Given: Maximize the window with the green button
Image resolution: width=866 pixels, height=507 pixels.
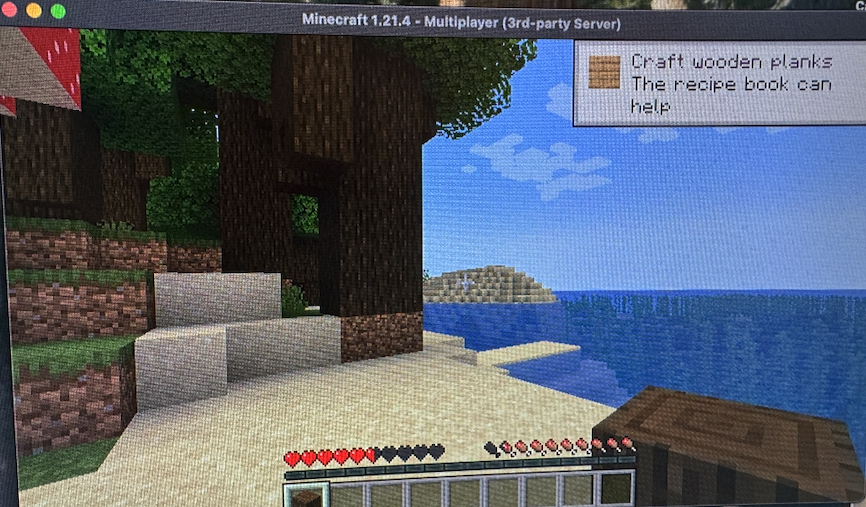Looking at the screenshot, I should coord(57,11).
